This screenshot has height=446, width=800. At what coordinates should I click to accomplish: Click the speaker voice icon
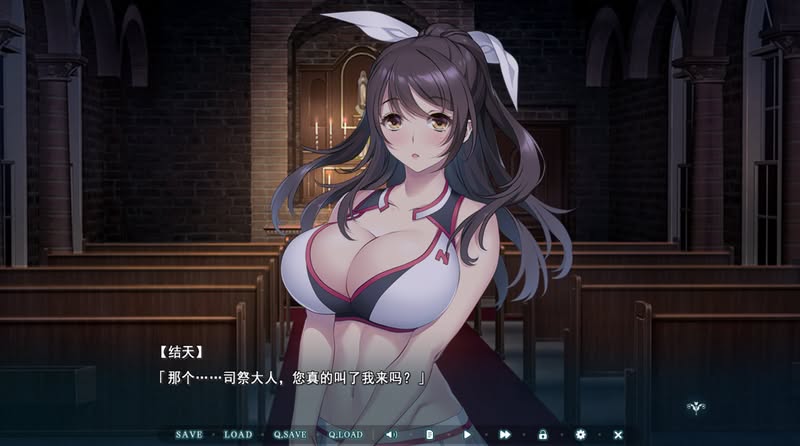tap(391, 435)
